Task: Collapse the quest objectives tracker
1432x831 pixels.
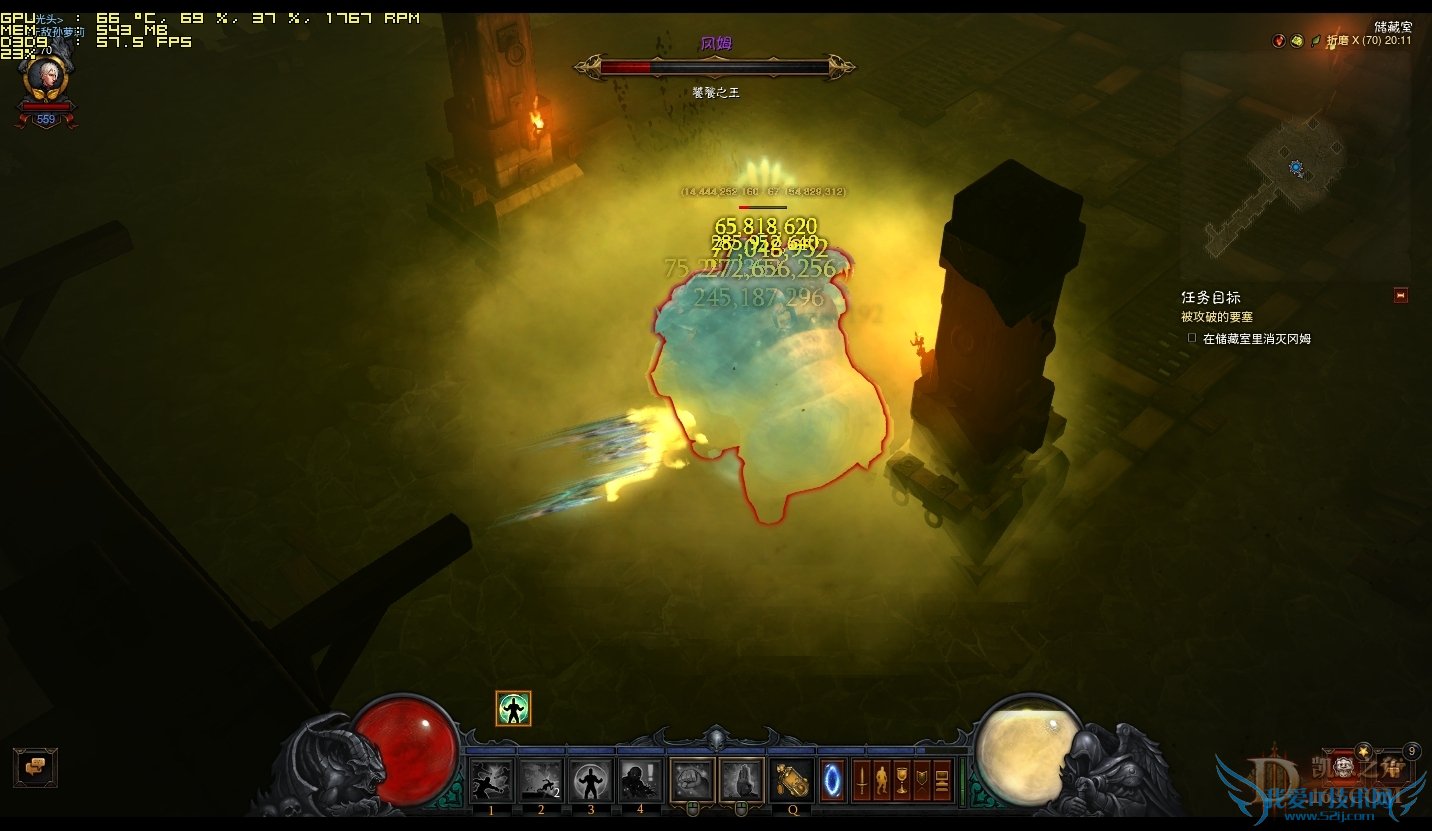Action: point(1400,295)
